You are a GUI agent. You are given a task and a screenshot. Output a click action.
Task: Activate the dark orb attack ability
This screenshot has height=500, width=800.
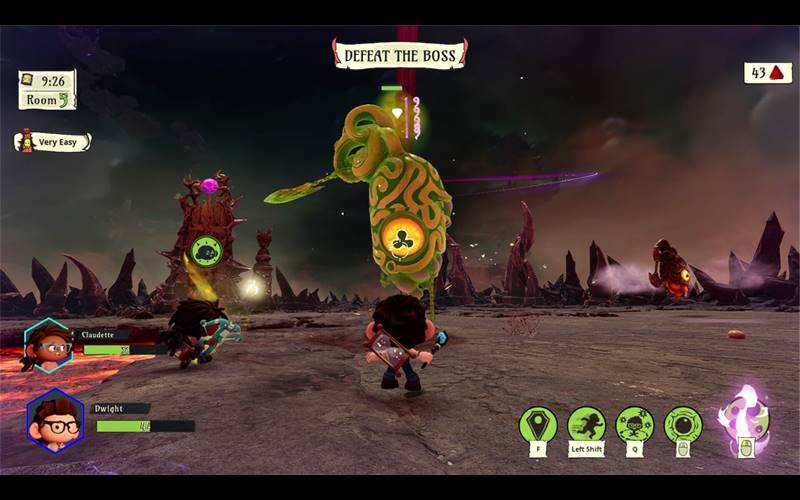(683, 425)
